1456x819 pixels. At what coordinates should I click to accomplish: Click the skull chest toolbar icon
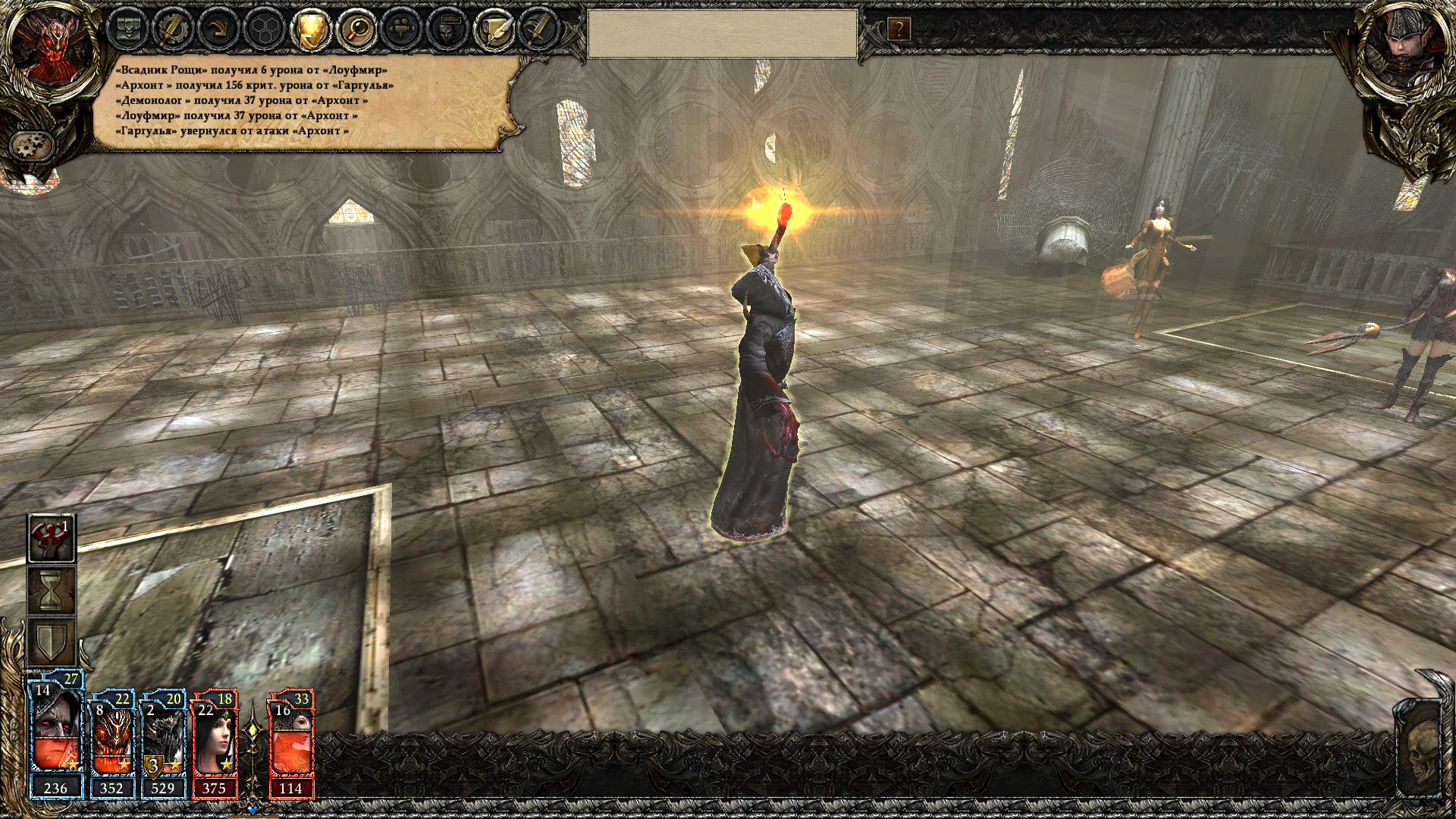click(x=128, y=30)
